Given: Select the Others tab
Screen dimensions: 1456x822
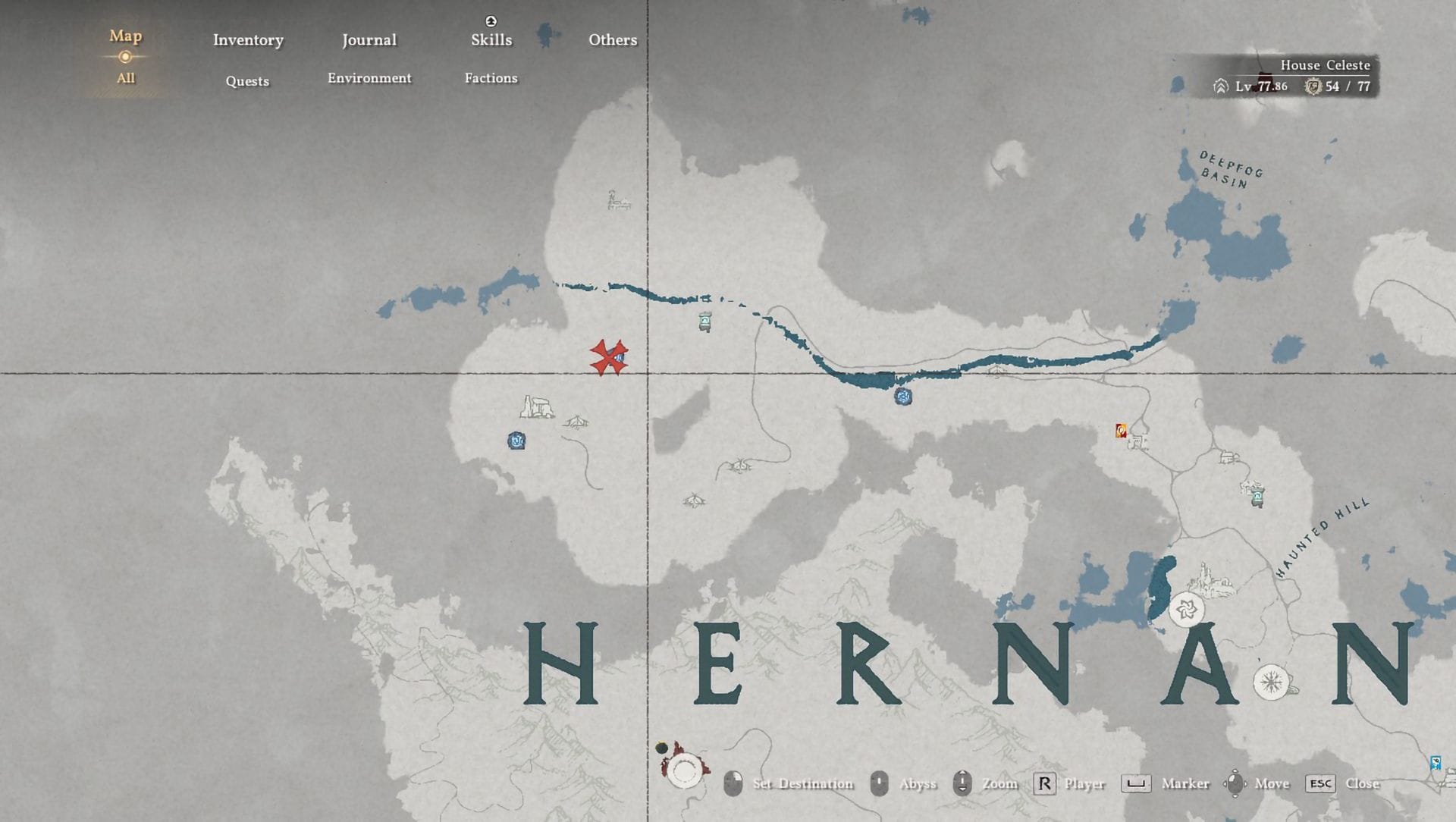Looking at the screenshot, I should [613, 40].
